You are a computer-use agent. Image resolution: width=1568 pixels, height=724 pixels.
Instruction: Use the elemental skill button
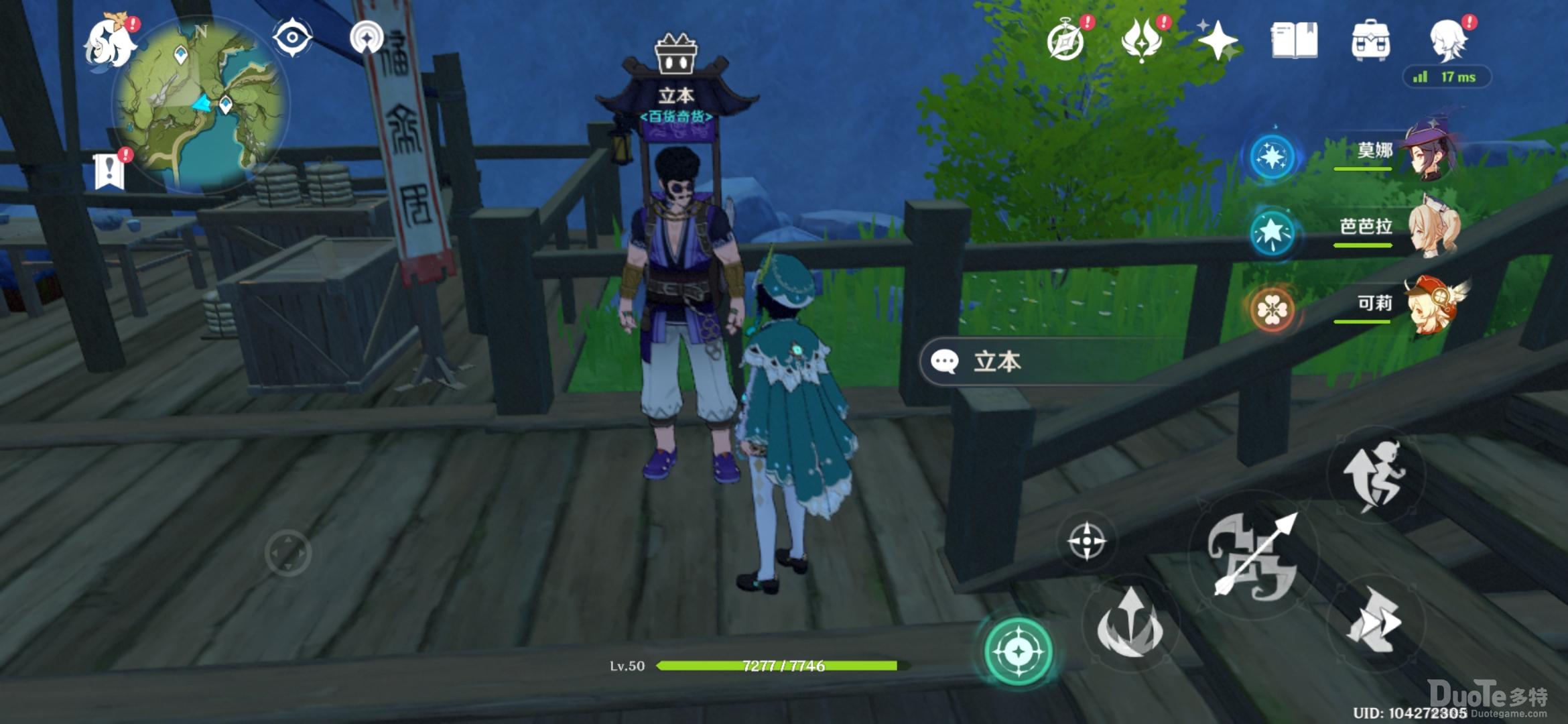(1131, 623)
